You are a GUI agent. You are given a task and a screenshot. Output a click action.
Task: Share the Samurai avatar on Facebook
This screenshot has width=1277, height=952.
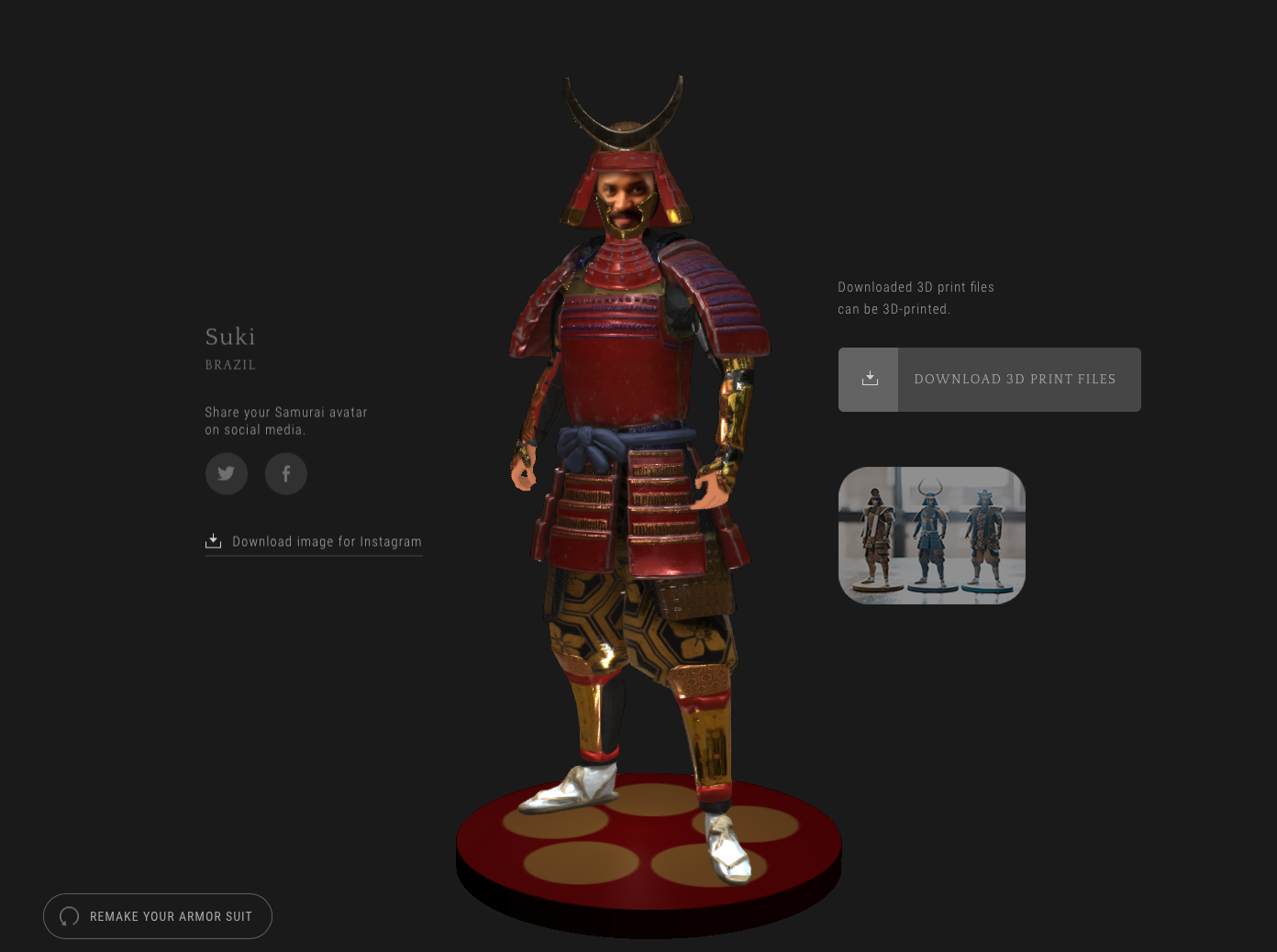click(285, 473)
